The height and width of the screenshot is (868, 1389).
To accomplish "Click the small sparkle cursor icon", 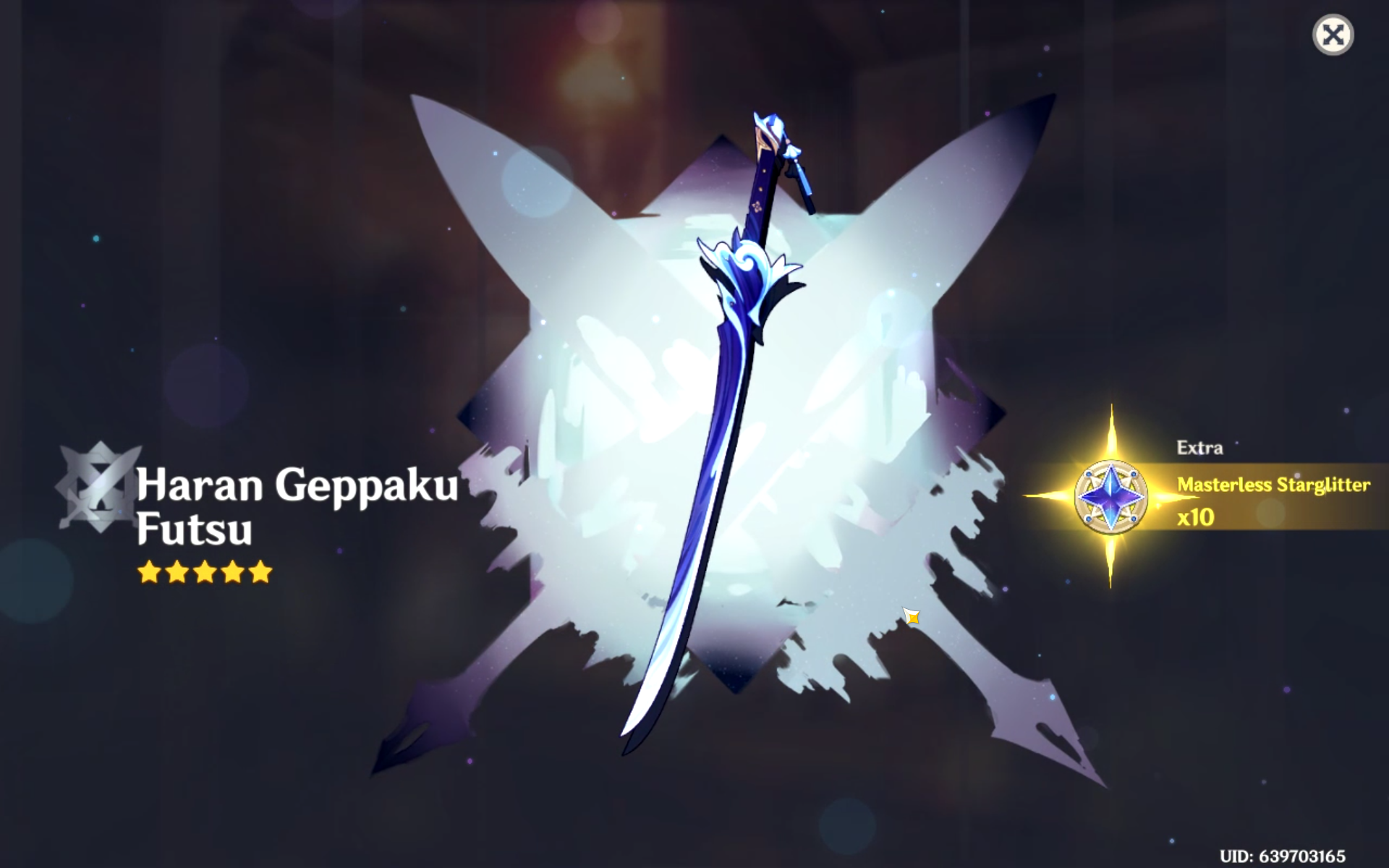I will pos(913,616).
